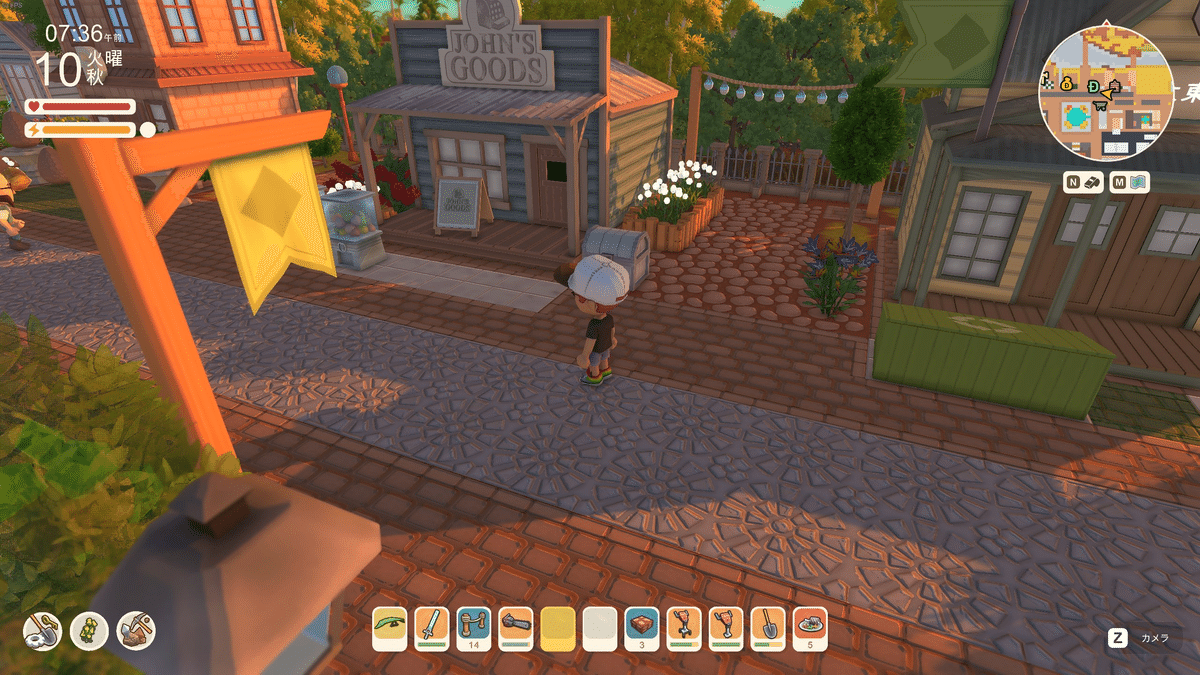
Task: Select the green leaf glider slot
Action: (x=390, y=628)
